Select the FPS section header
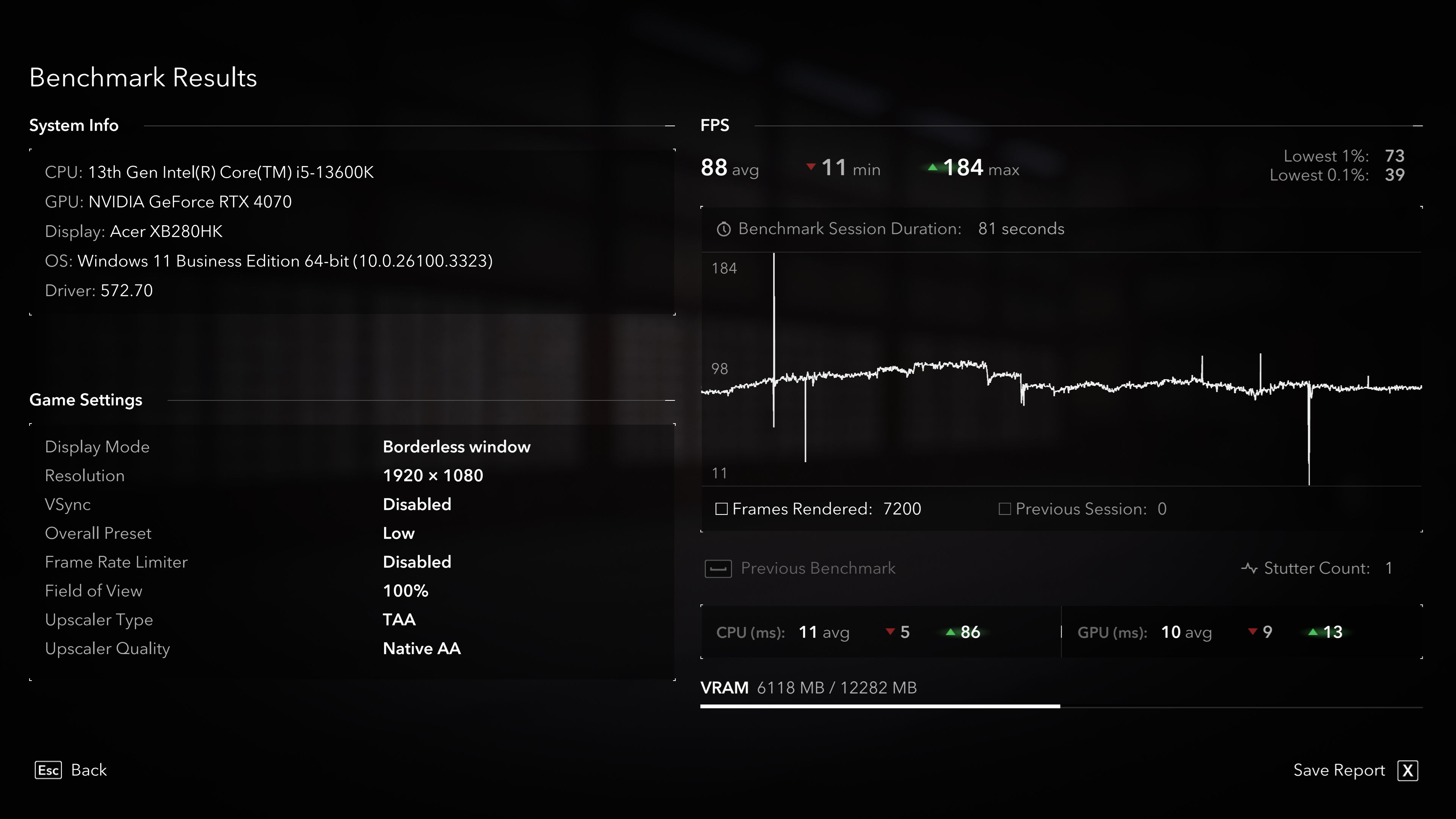The image size is (1456, 819). (x=714, y=125)
